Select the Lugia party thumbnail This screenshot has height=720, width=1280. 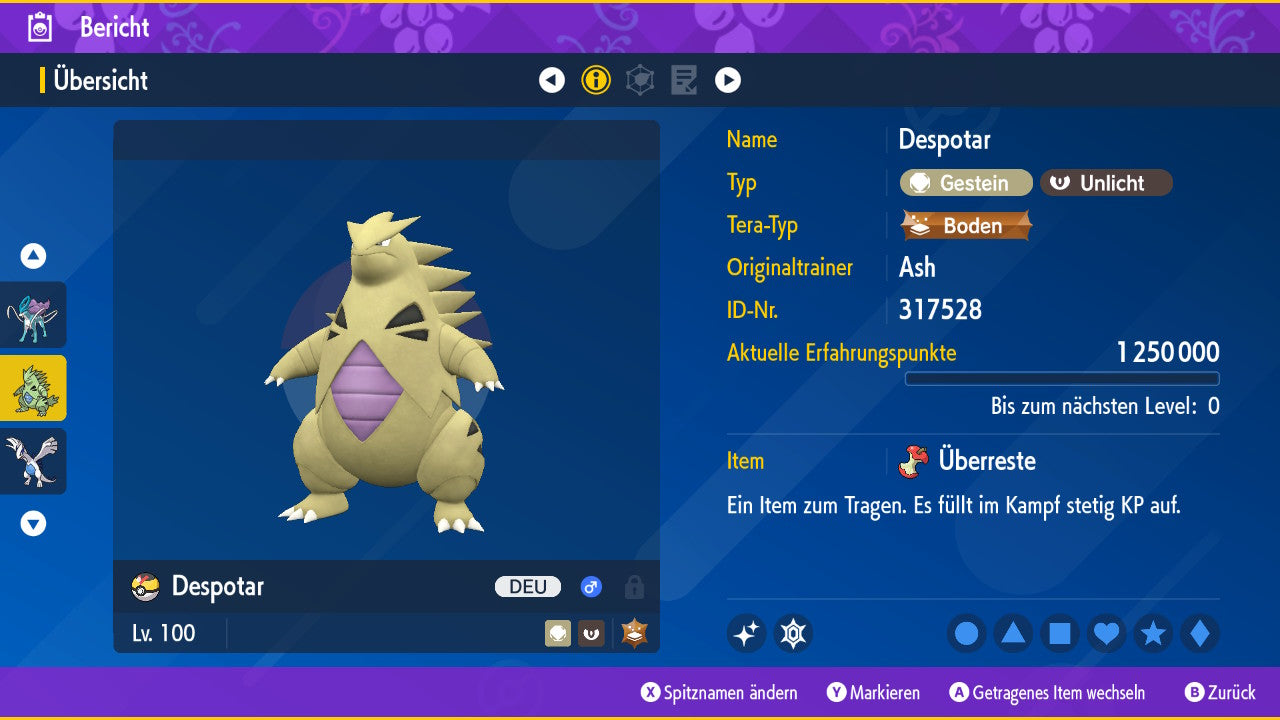coord(33,461)
